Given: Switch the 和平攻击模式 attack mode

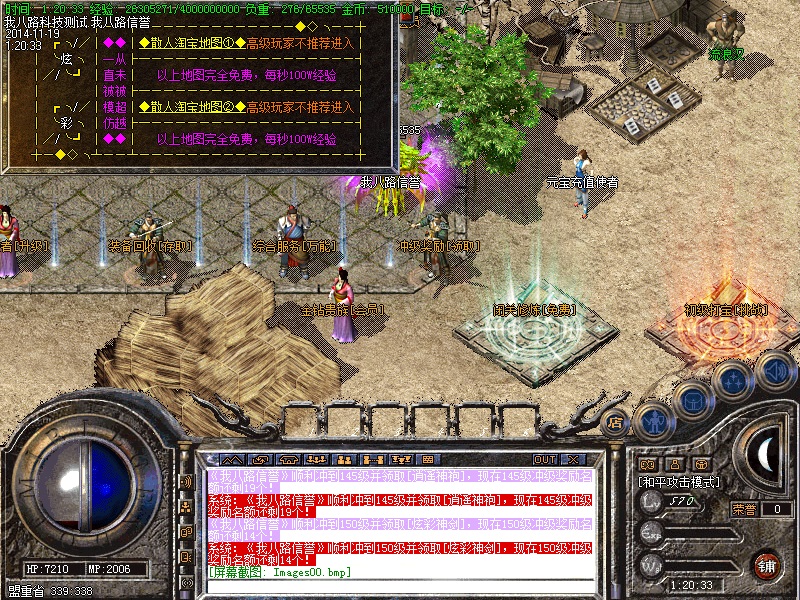Looking at the screenshot, I should 678,481.
